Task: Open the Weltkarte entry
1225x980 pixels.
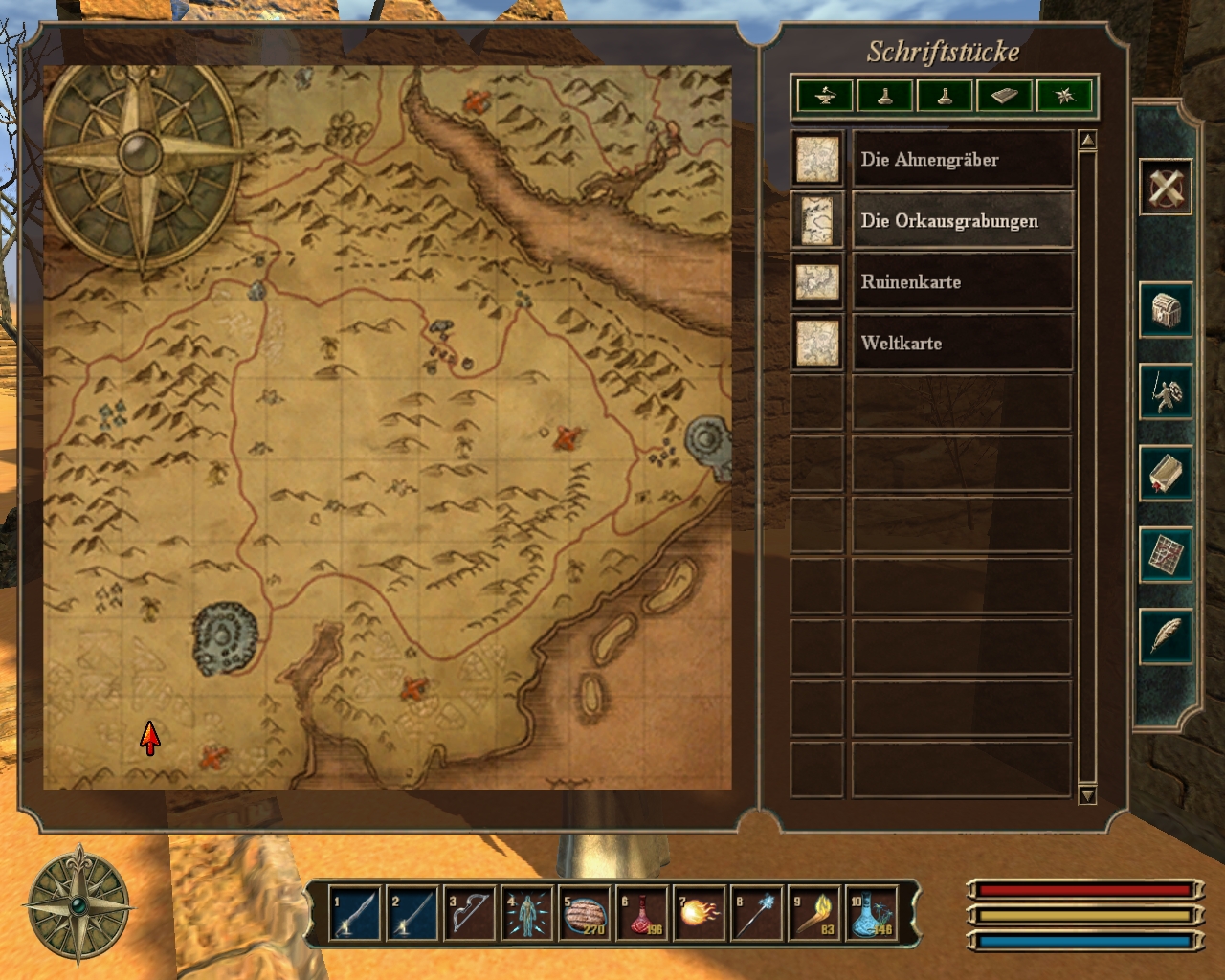Action: coord(961,343)
